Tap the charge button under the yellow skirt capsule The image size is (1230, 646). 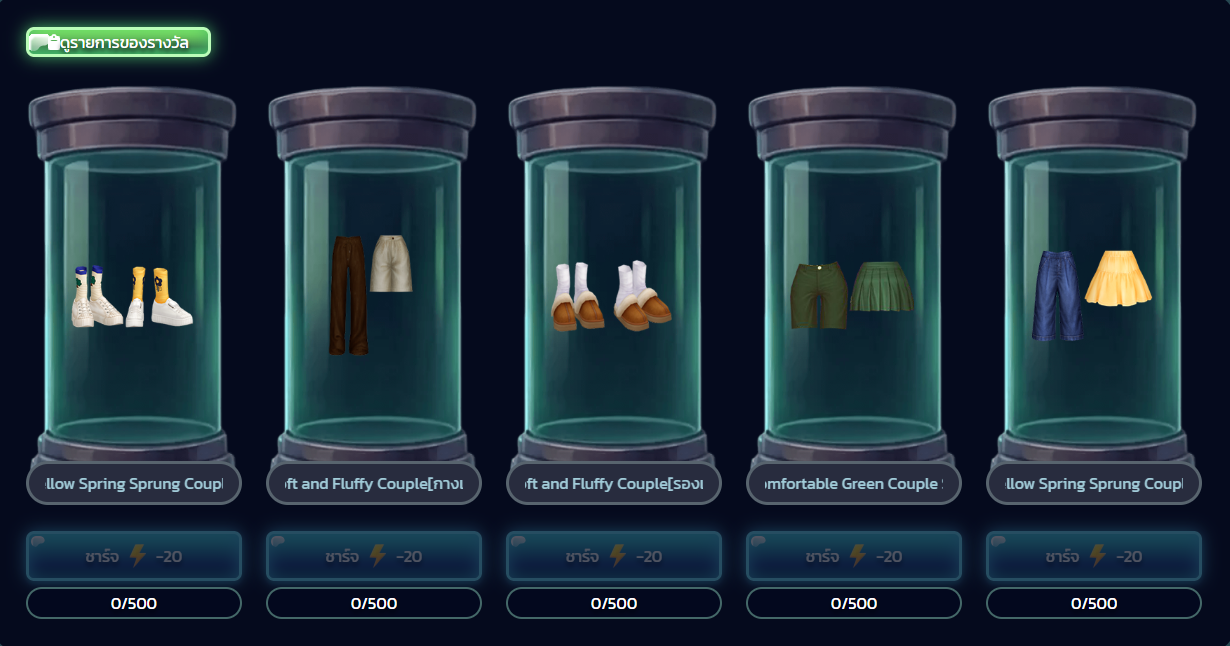click(x=1094, y=556)
